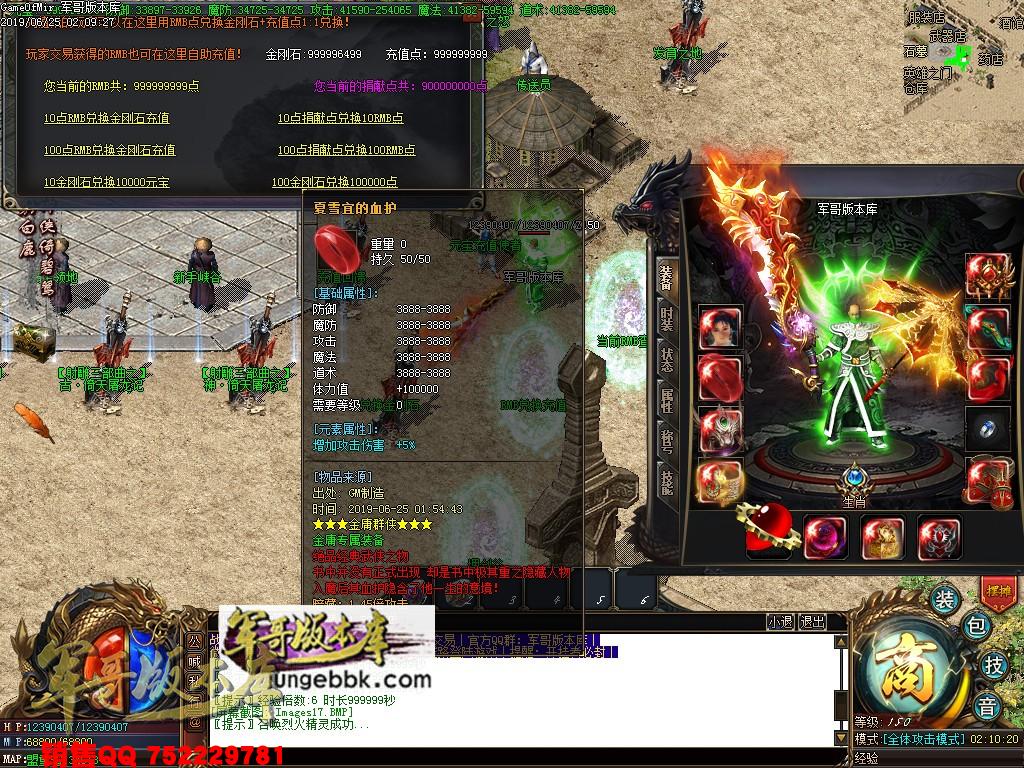Viewport: 1024px width, 768px height.
Task: Open the 装 equipment round button
Action: [x=944, y=600]
